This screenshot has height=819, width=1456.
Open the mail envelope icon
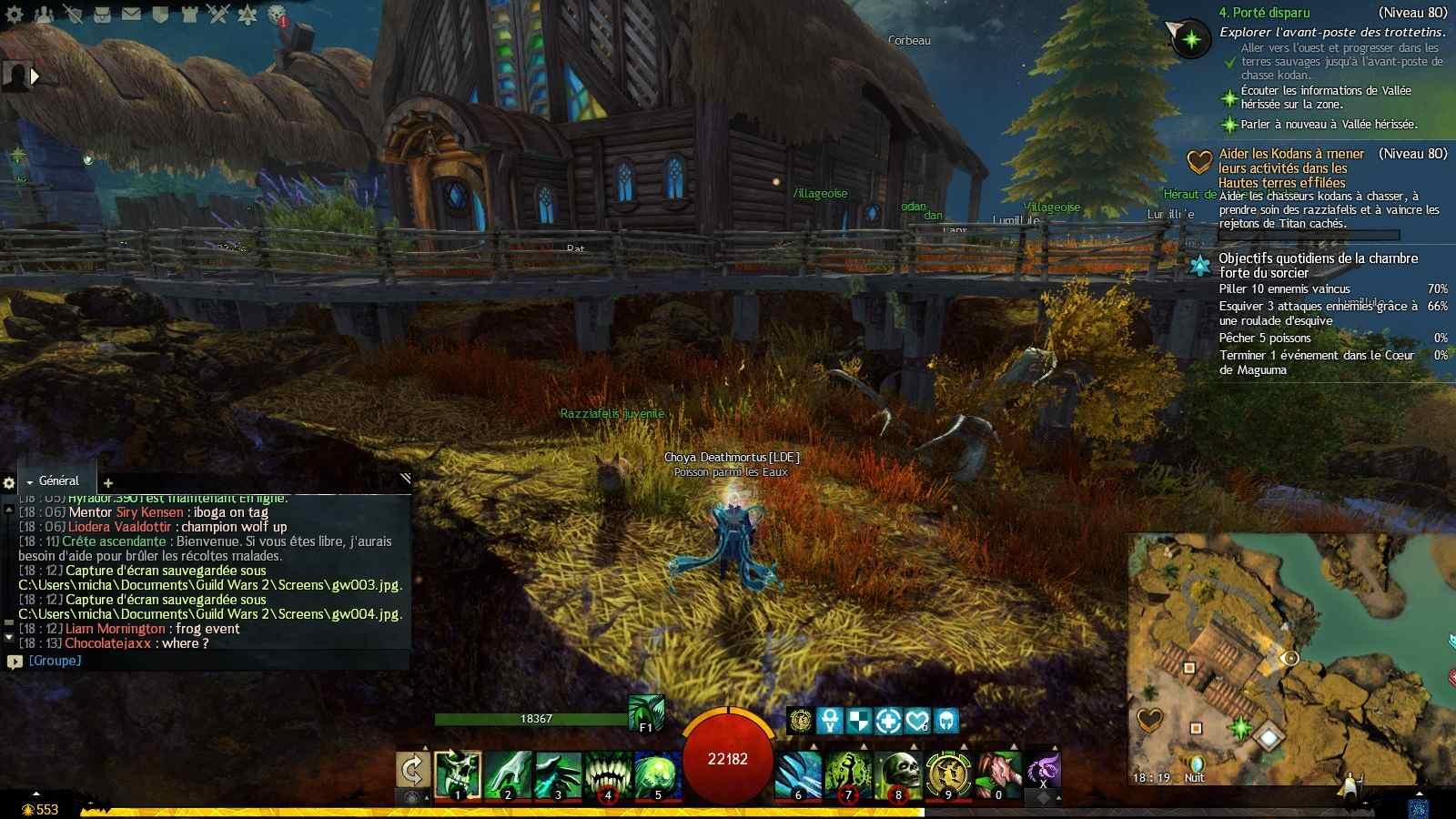131,15
